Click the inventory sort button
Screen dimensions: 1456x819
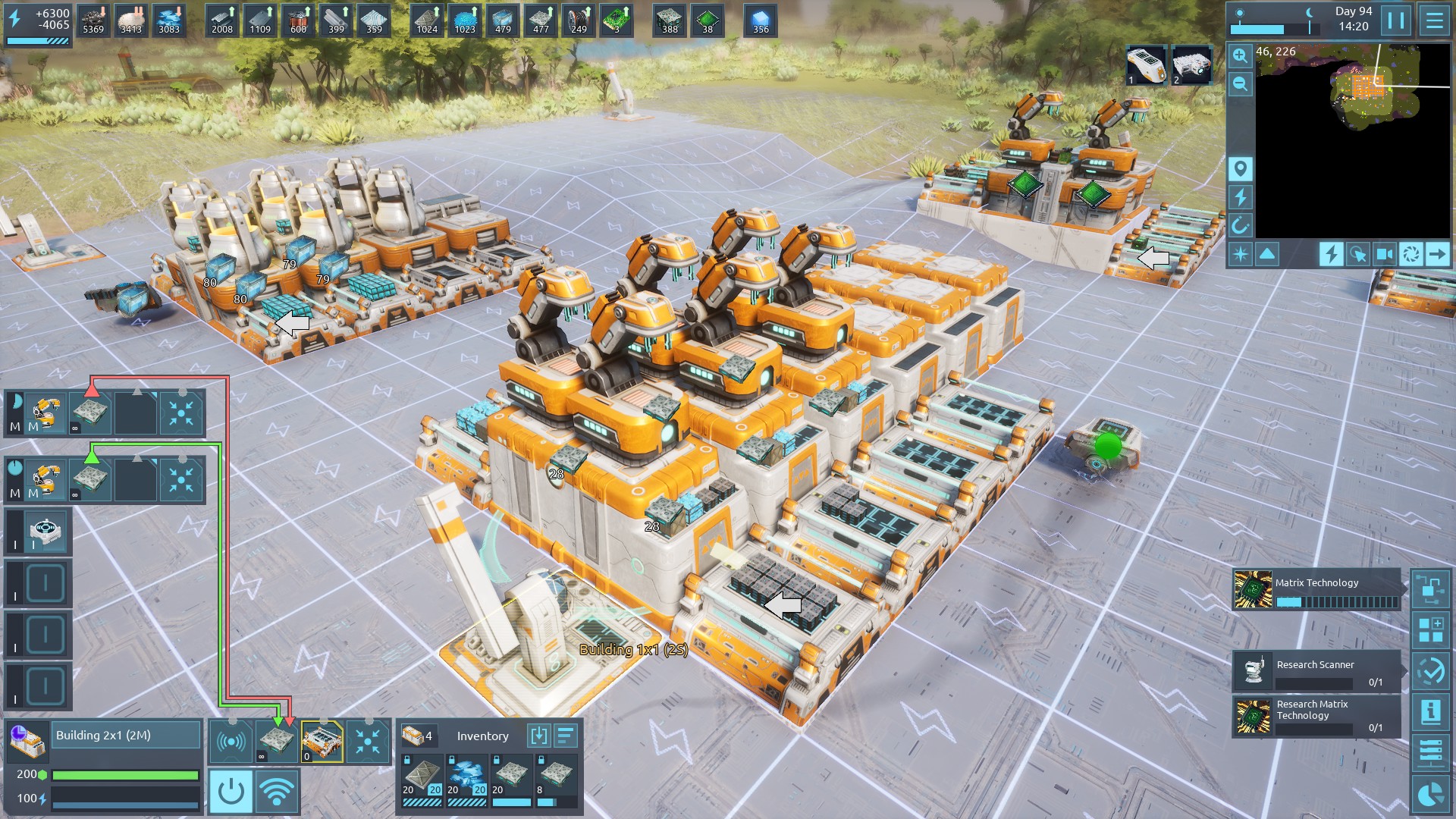[x=566, y=736]
